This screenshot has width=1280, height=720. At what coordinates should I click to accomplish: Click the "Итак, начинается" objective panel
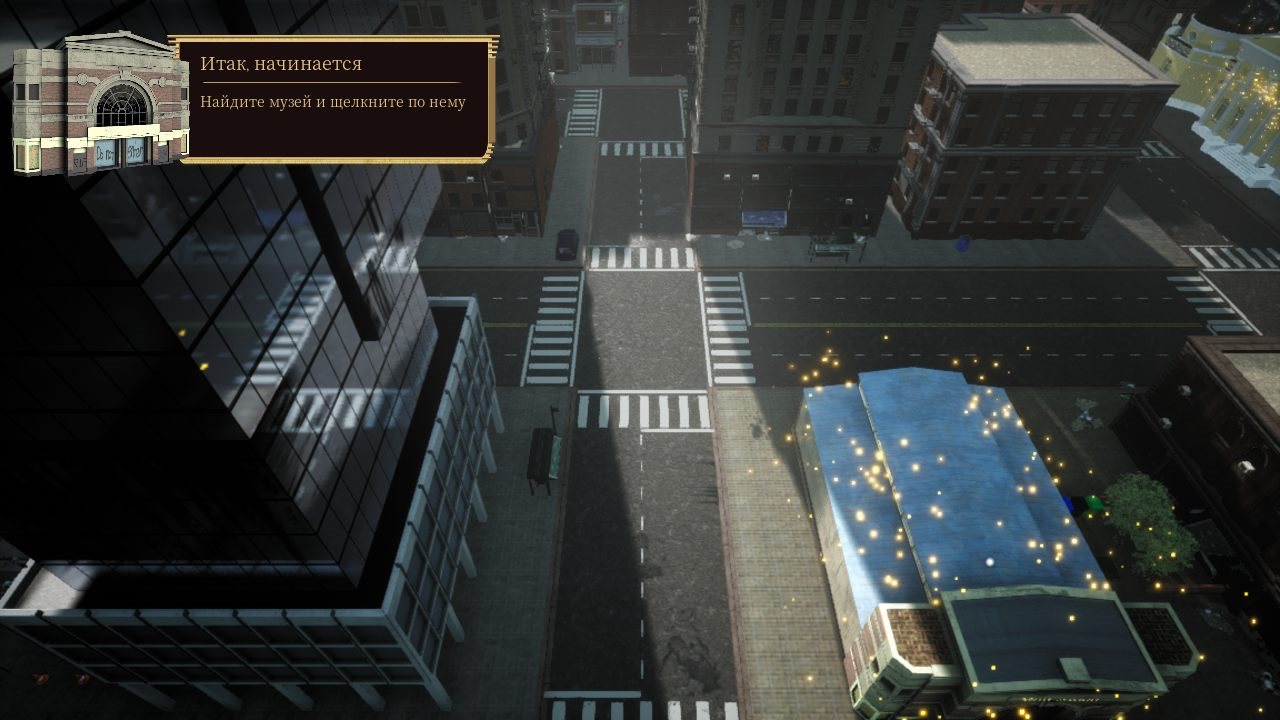(334, 98)
